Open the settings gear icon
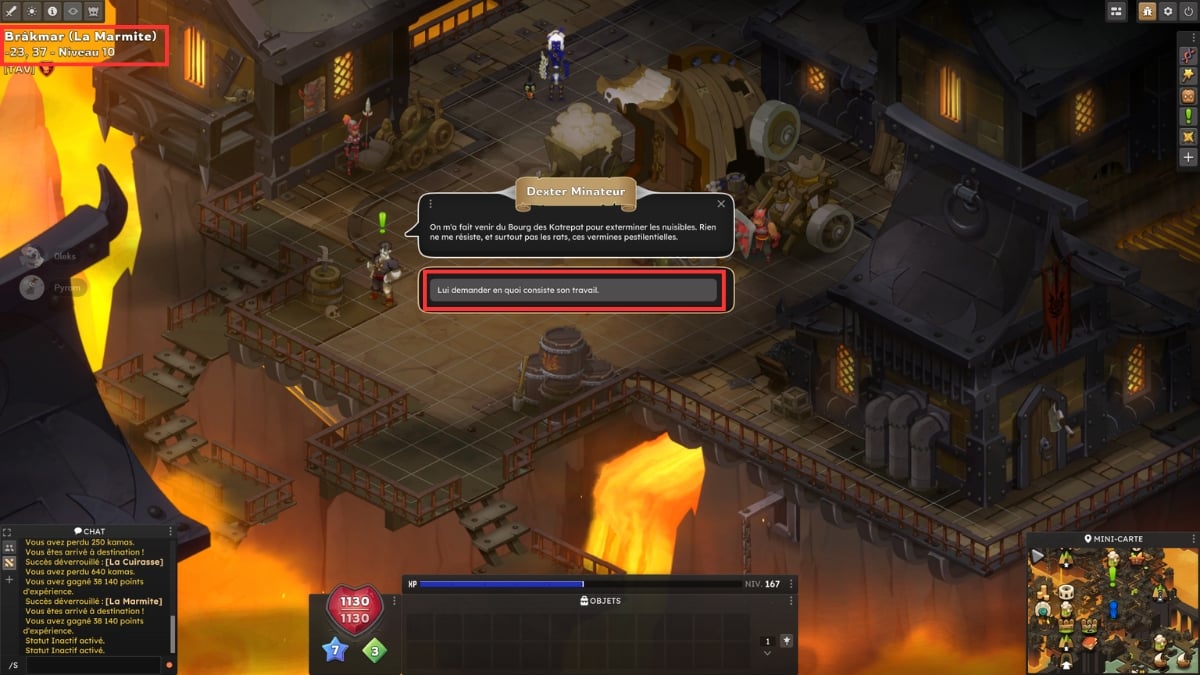The width and height of the screenshot is (1200, 675). pyautogui.click(x=1167, y=11)
